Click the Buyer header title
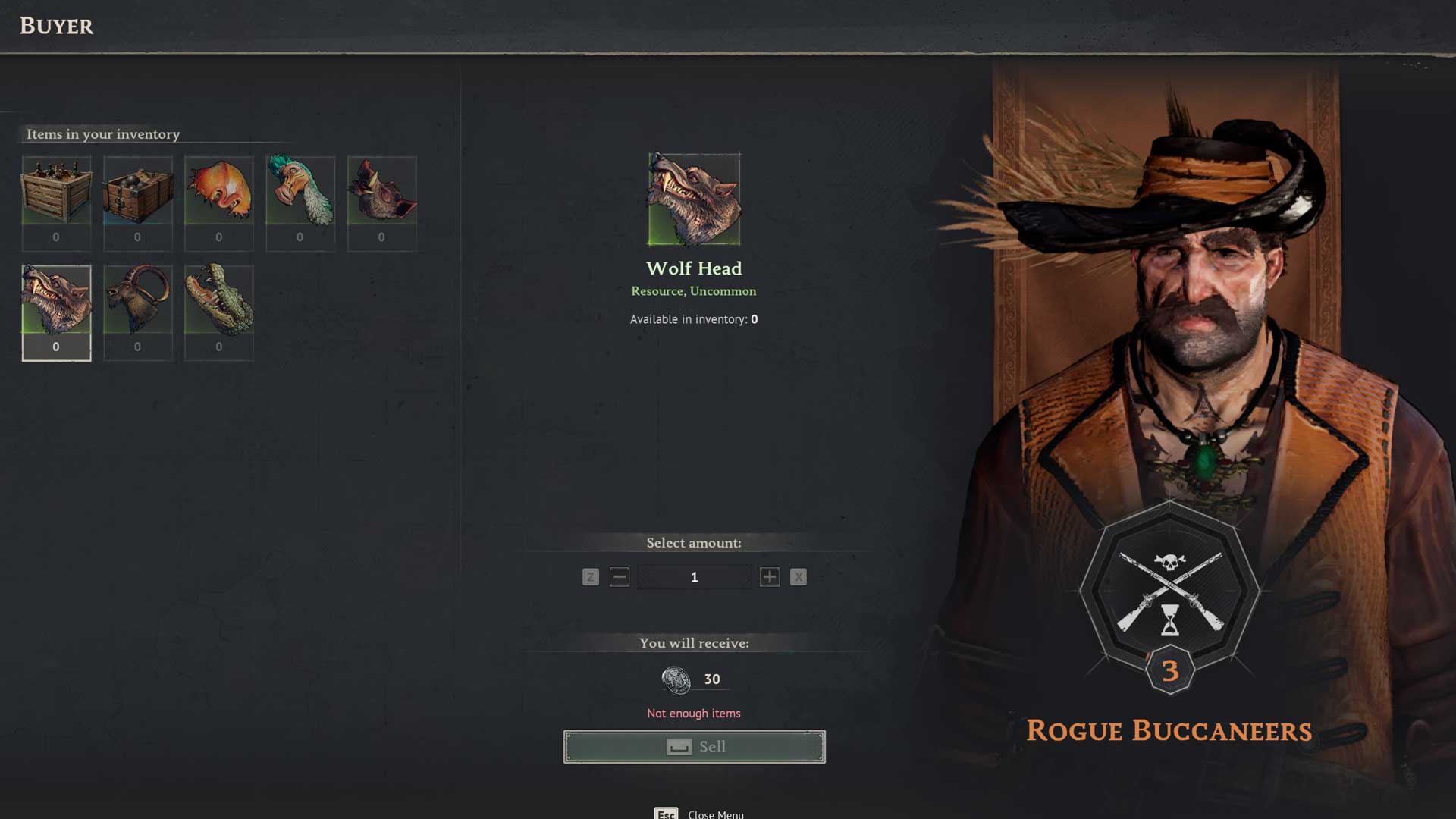This screenshot has height=819, width=1456. point(55,27)
